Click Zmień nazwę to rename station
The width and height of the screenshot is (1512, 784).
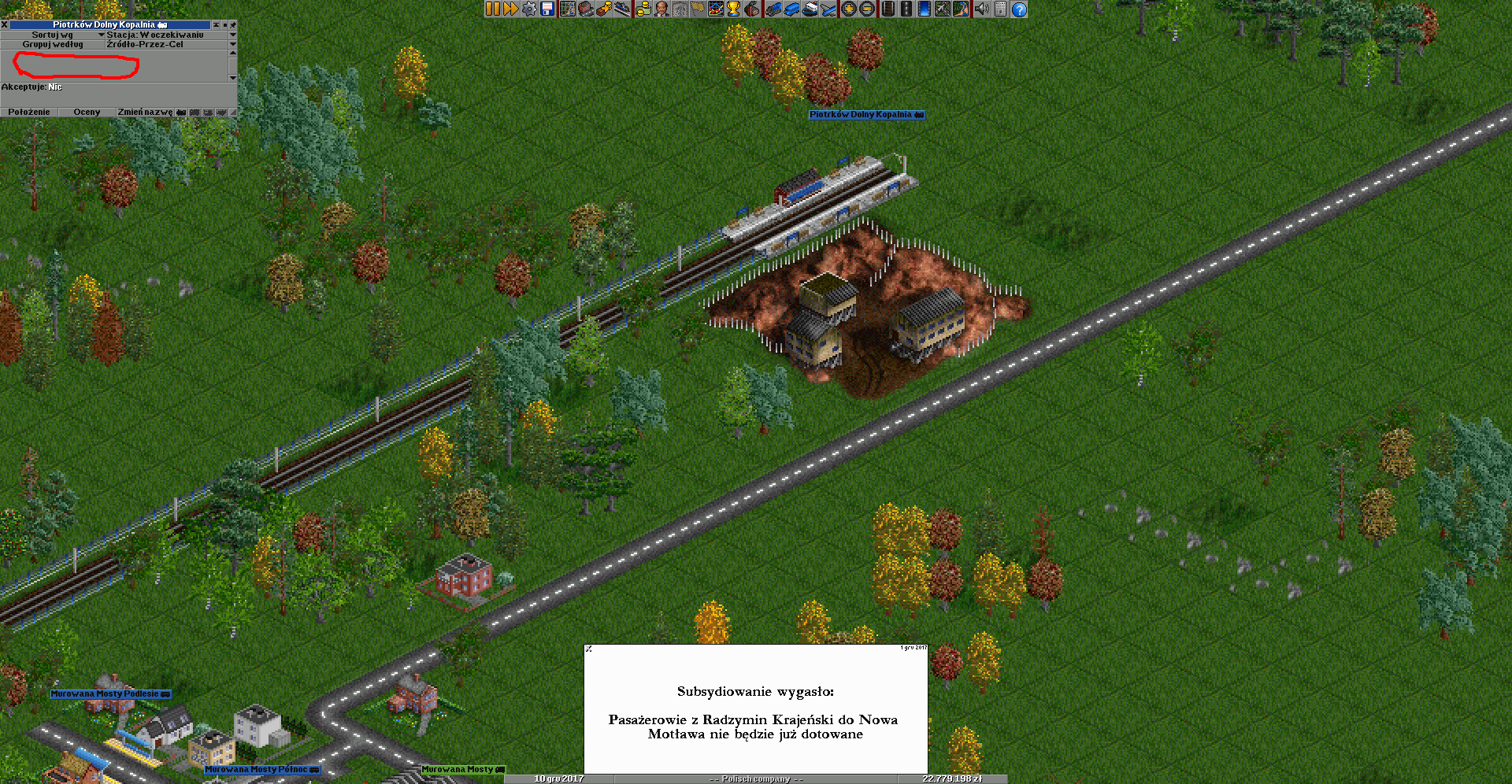pos(145,112)
